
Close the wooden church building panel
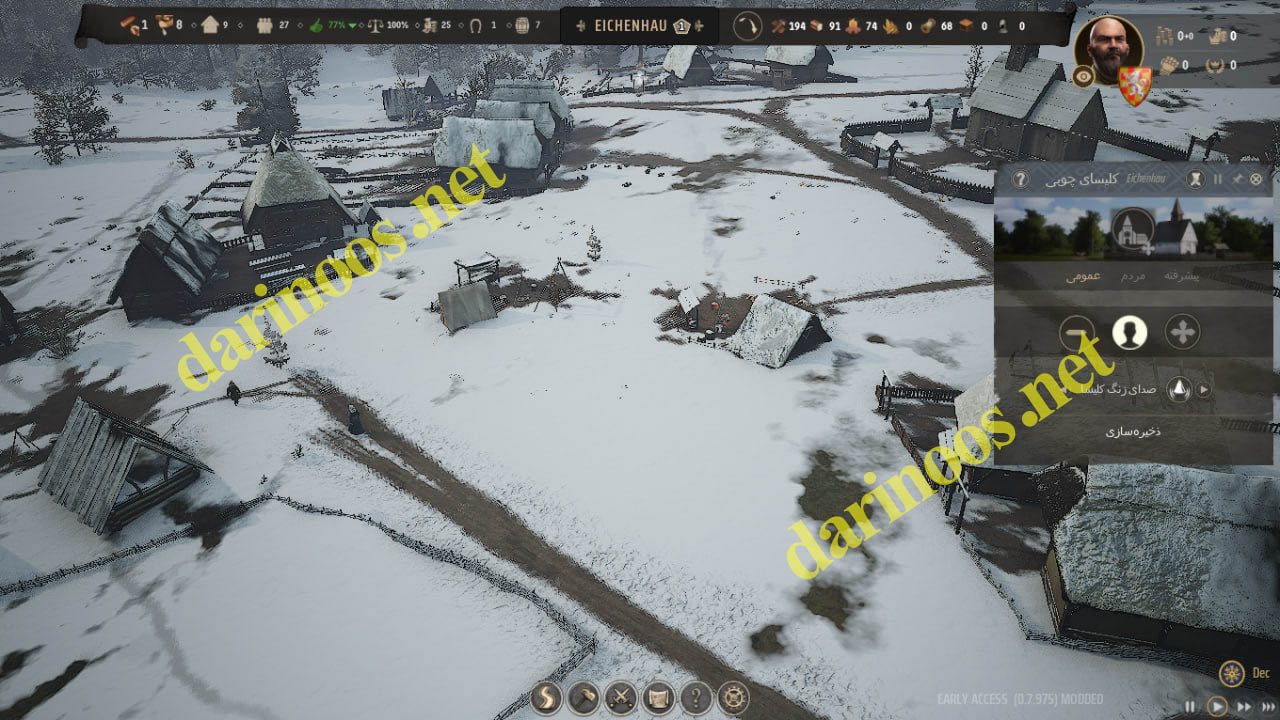(x=1256, y=179)
